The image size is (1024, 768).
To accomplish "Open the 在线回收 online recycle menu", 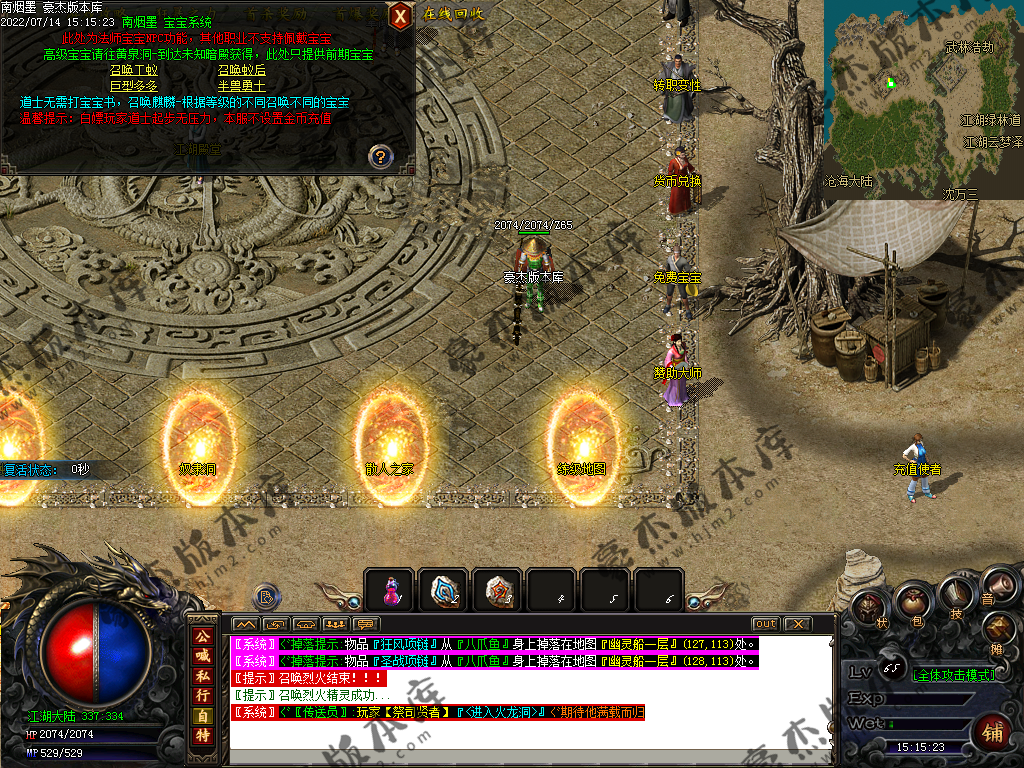I will [453, 13].
